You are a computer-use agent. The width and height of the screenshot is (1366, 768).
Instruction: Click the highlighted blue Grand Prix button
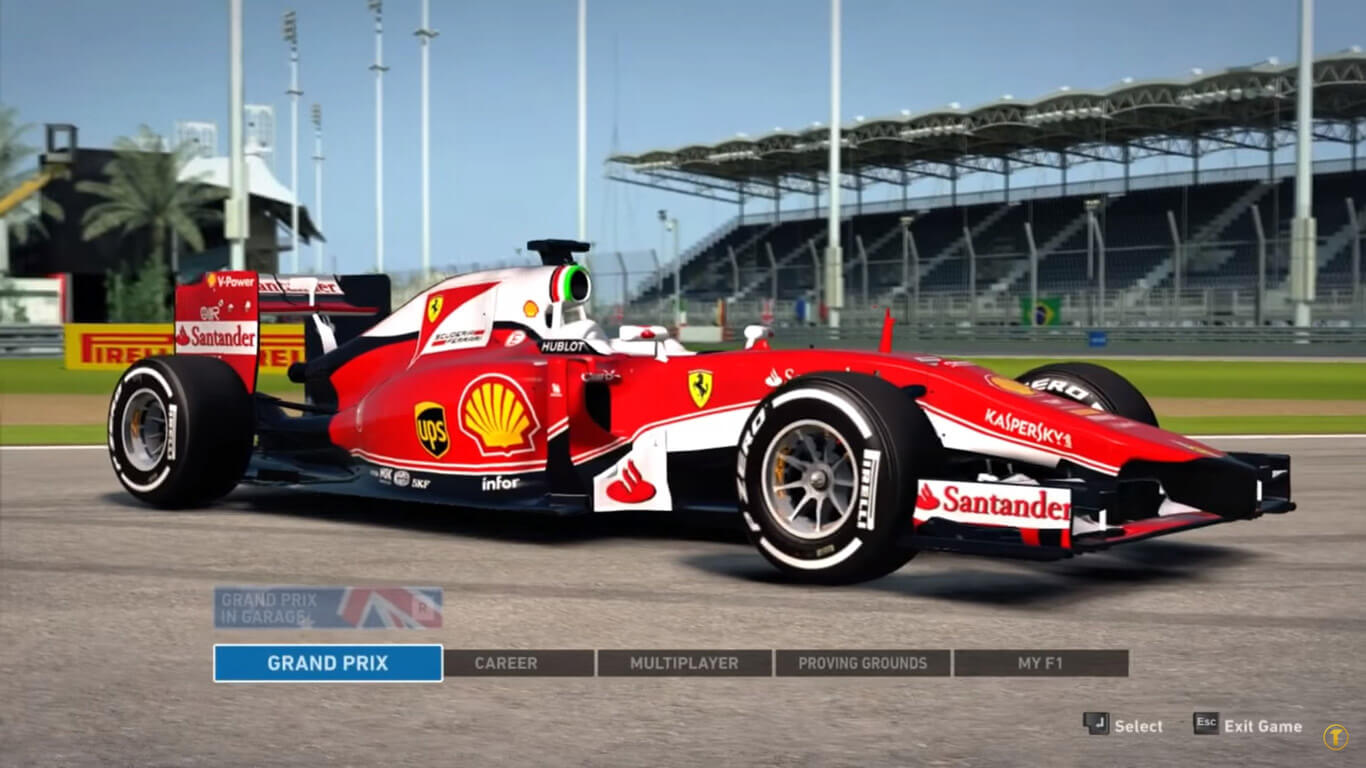327,663
